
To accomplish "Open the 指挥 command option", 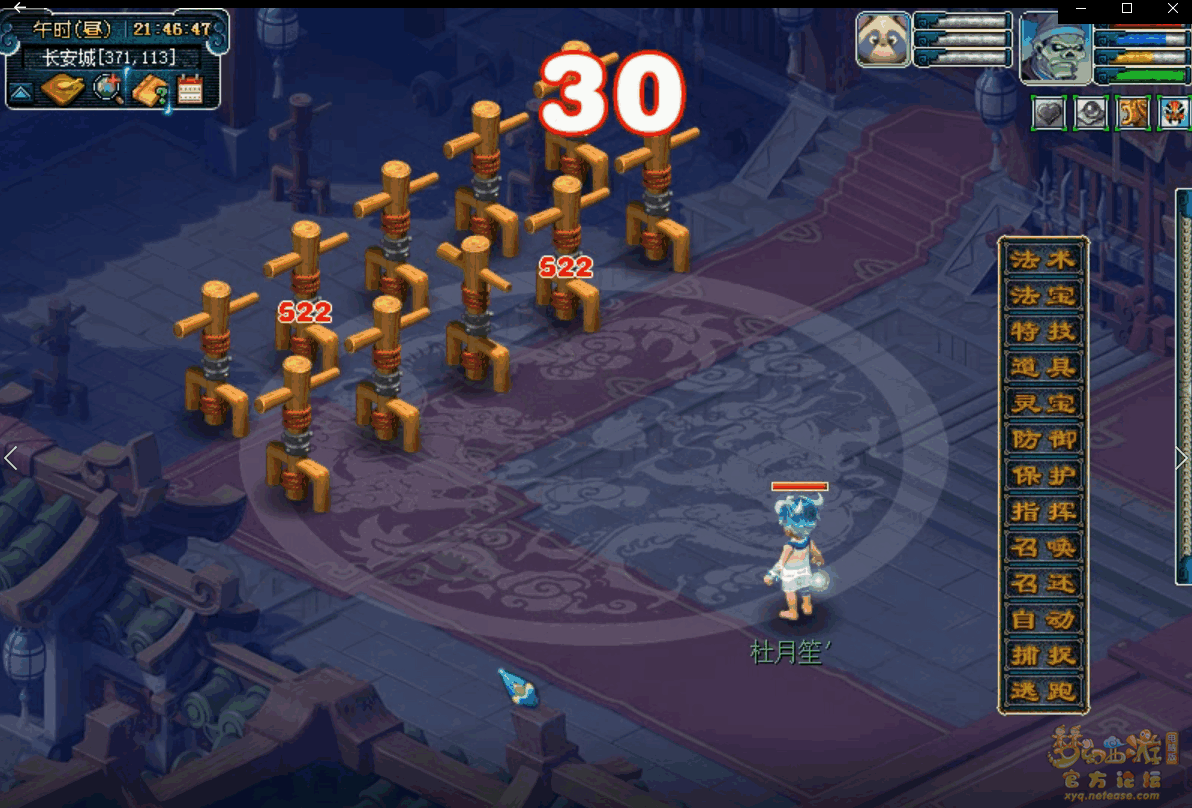I will [x=1043, y=512].
